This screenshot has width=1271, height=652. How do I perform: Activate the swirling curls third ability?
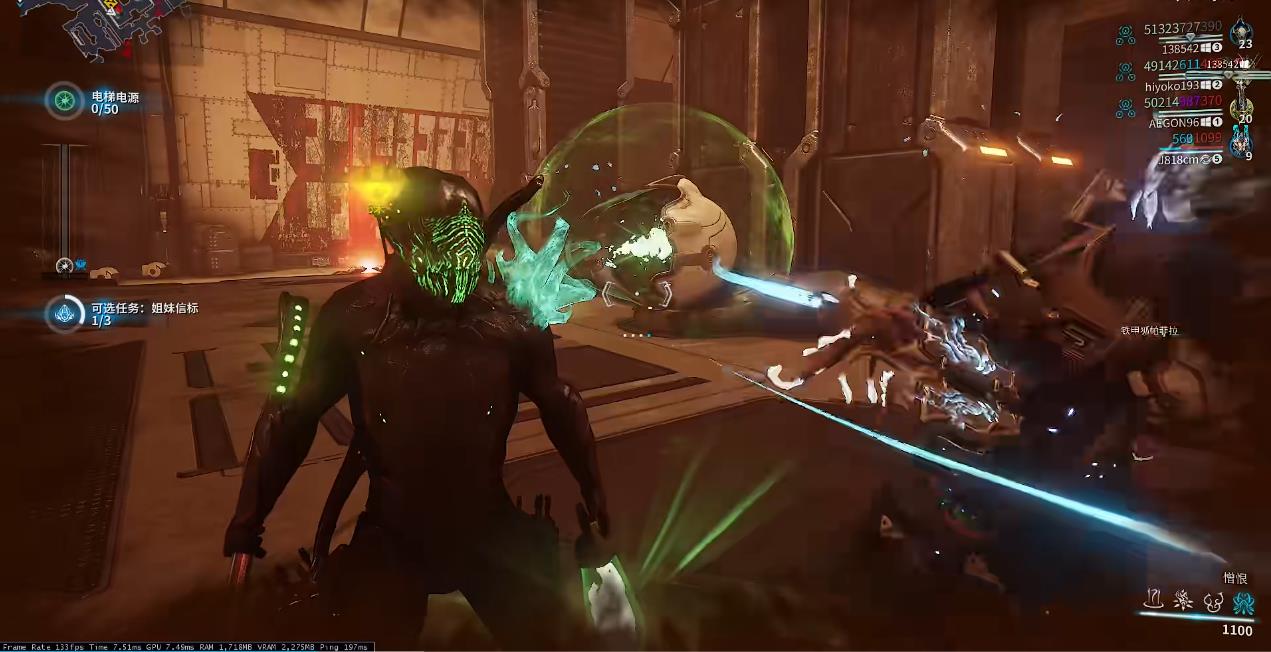pos(1214,600)
